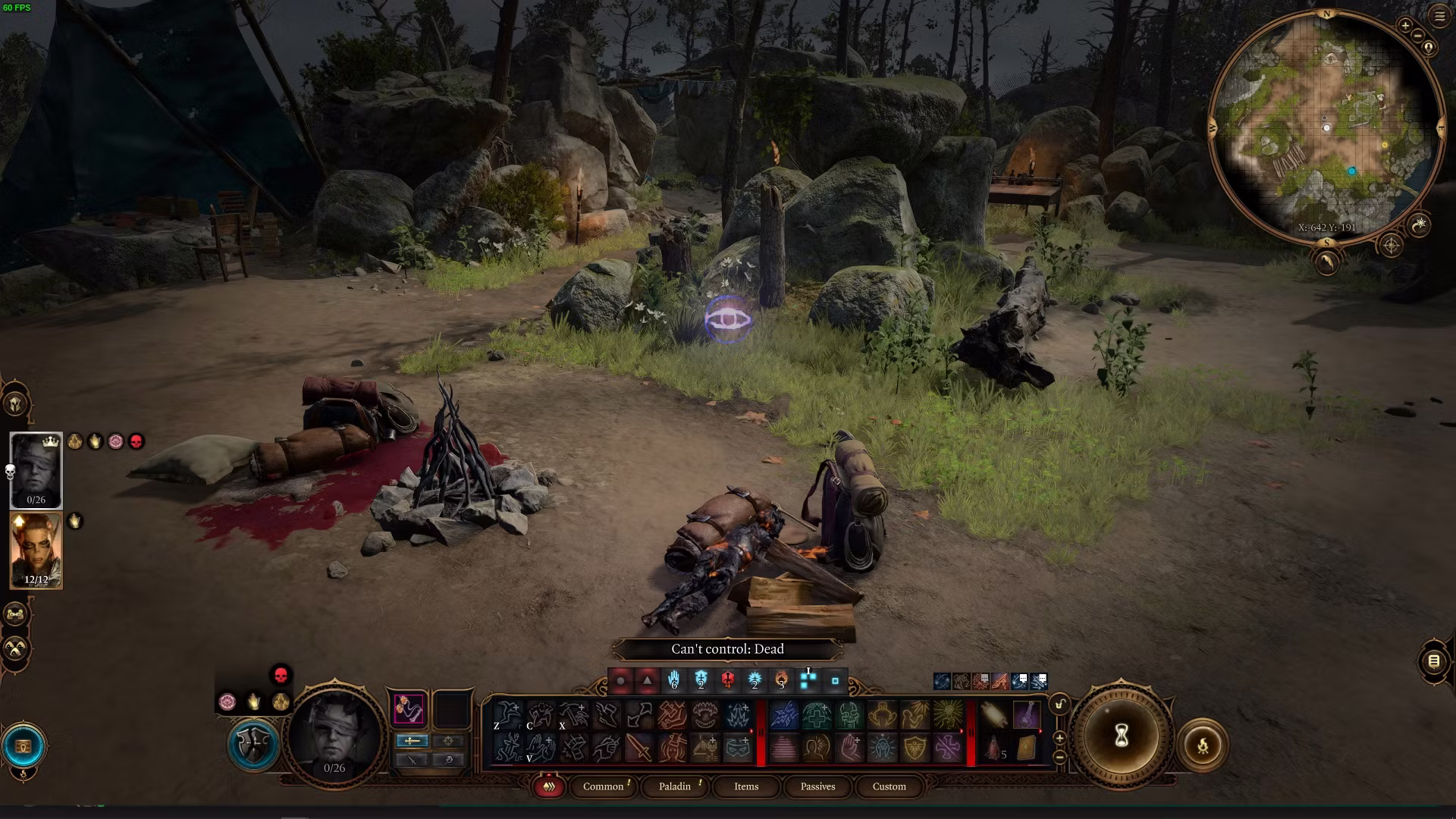Toggle the hotbar lock button
The height and width of the screenshot is (819, 1456).
coord(1059,704)
